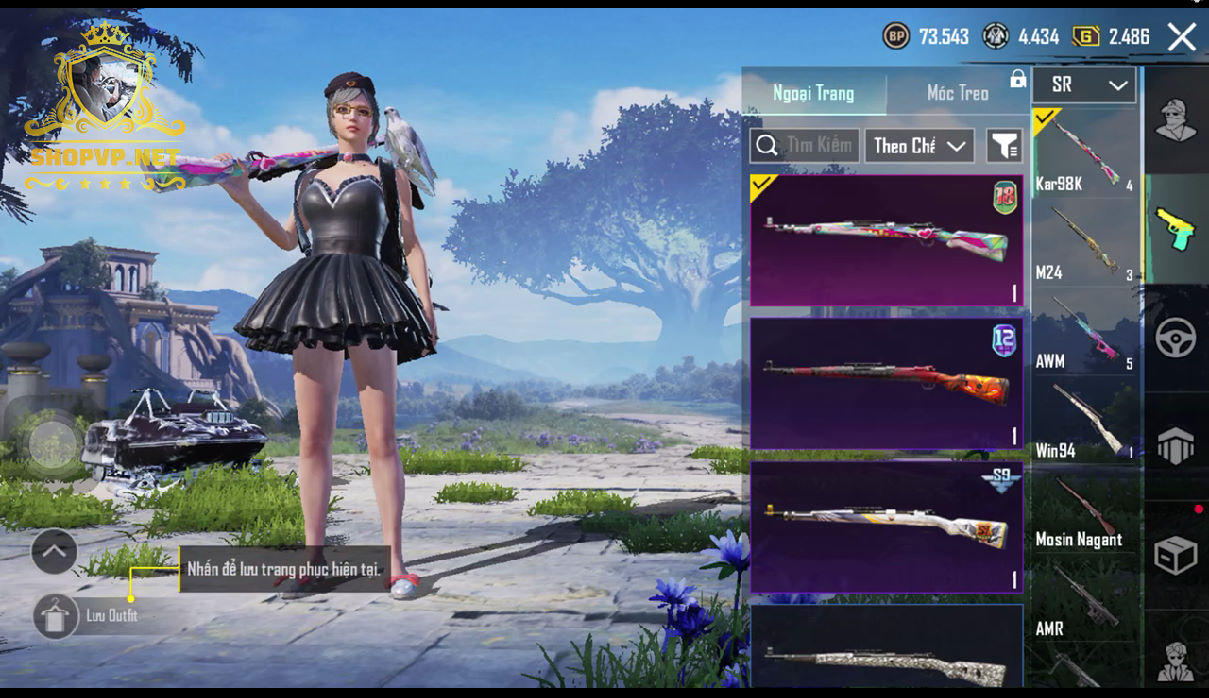This screenshot has height=698, width=1209.
Task: Expand the SR weapon type dropdown
Action: click(x=1084, y=86)
